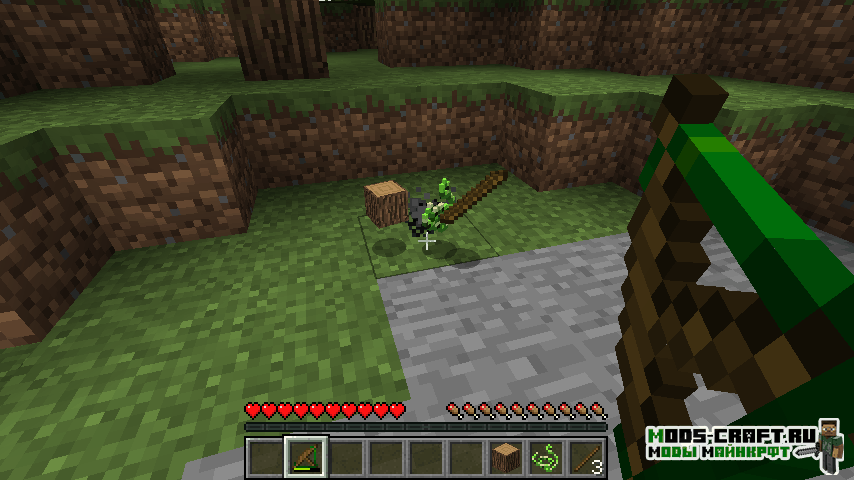Select the oak log hotbar slot
Image resolution: width=854 pixels, height=480 pixels.
pyautogui.click(x=505, y=458)
